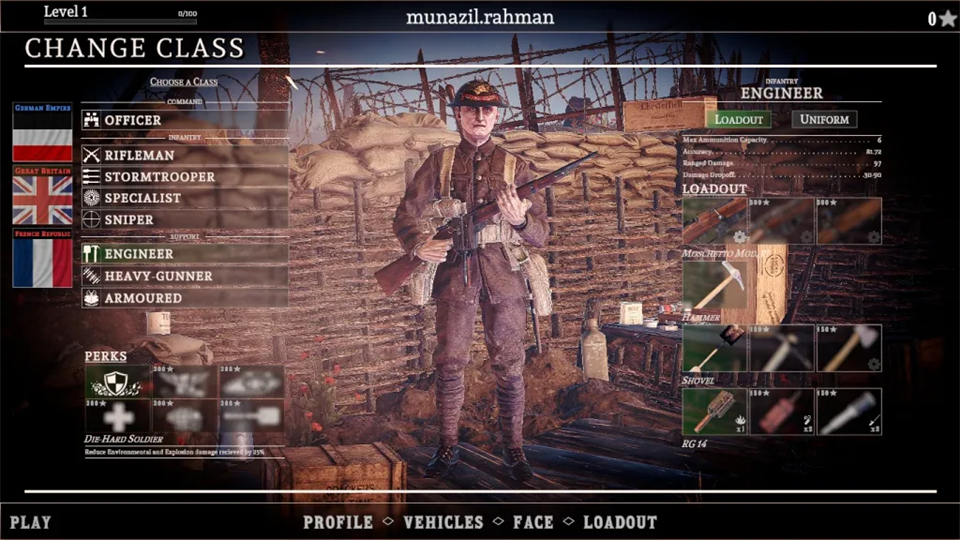Choose the Sniper class
Viewport: 960px width, 540px height.
click(184, 220)
